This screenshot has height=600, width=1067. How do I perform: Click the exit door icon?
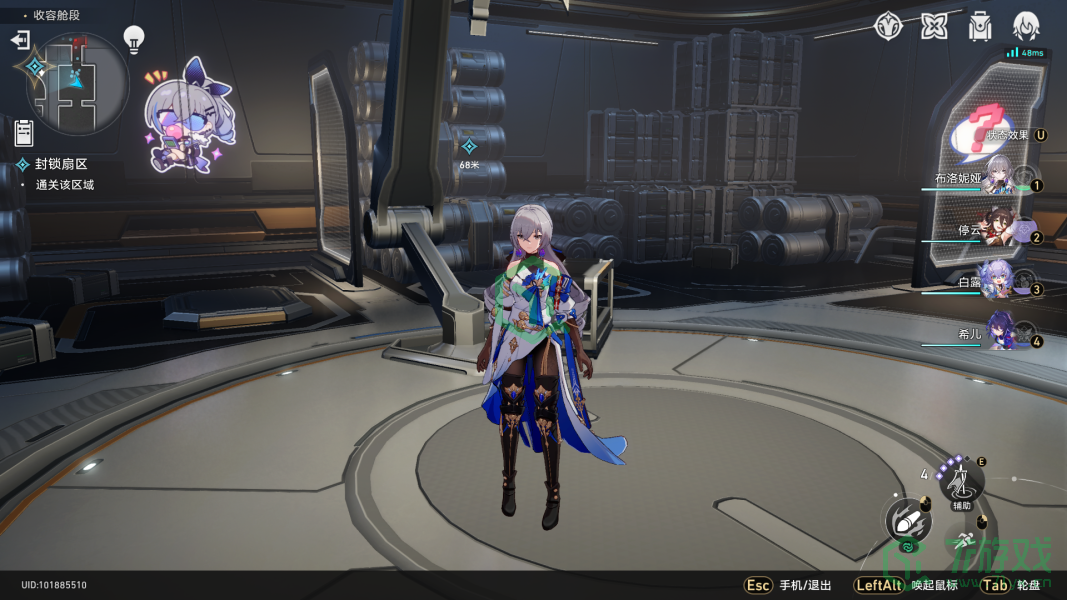(20, 40)
